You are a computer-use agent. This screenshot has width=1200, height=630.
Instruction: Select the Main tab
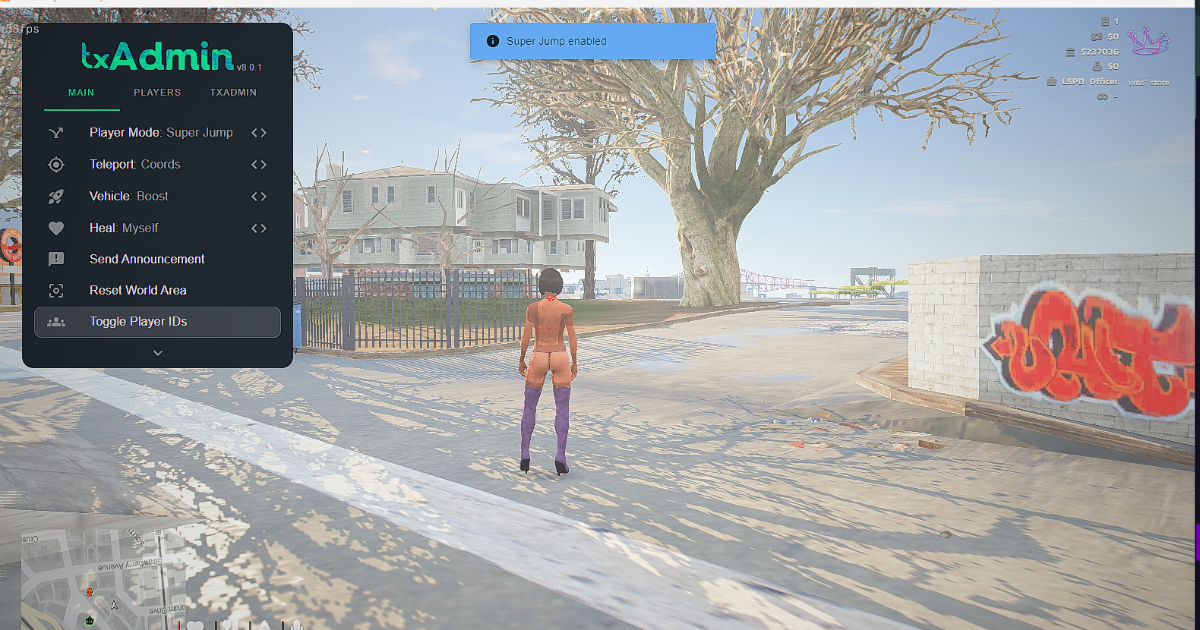pyautogui.click(x=81, y=92)
